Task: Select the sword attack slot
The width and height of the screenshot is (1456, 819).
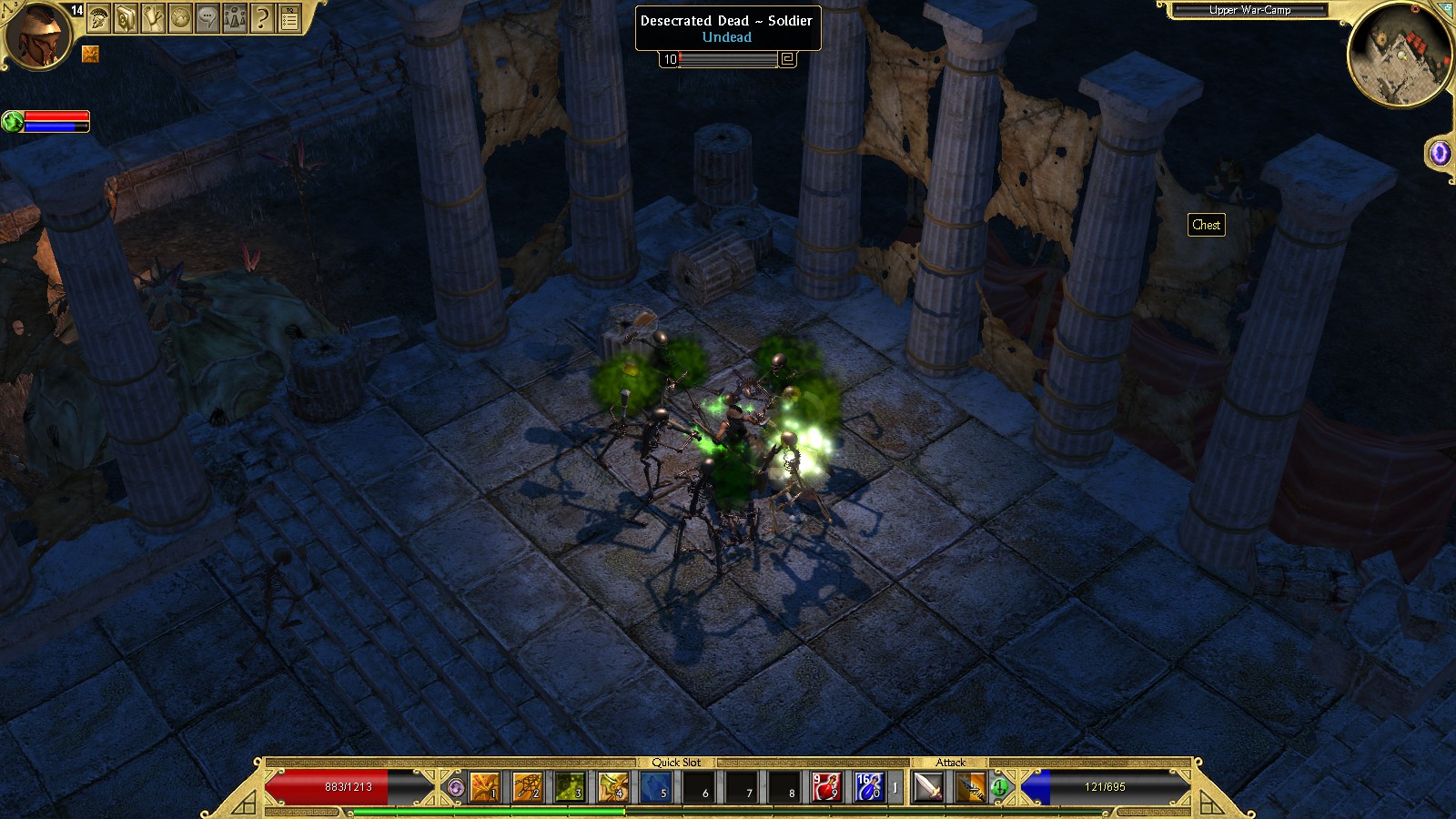Action: [x=928, y=787]
